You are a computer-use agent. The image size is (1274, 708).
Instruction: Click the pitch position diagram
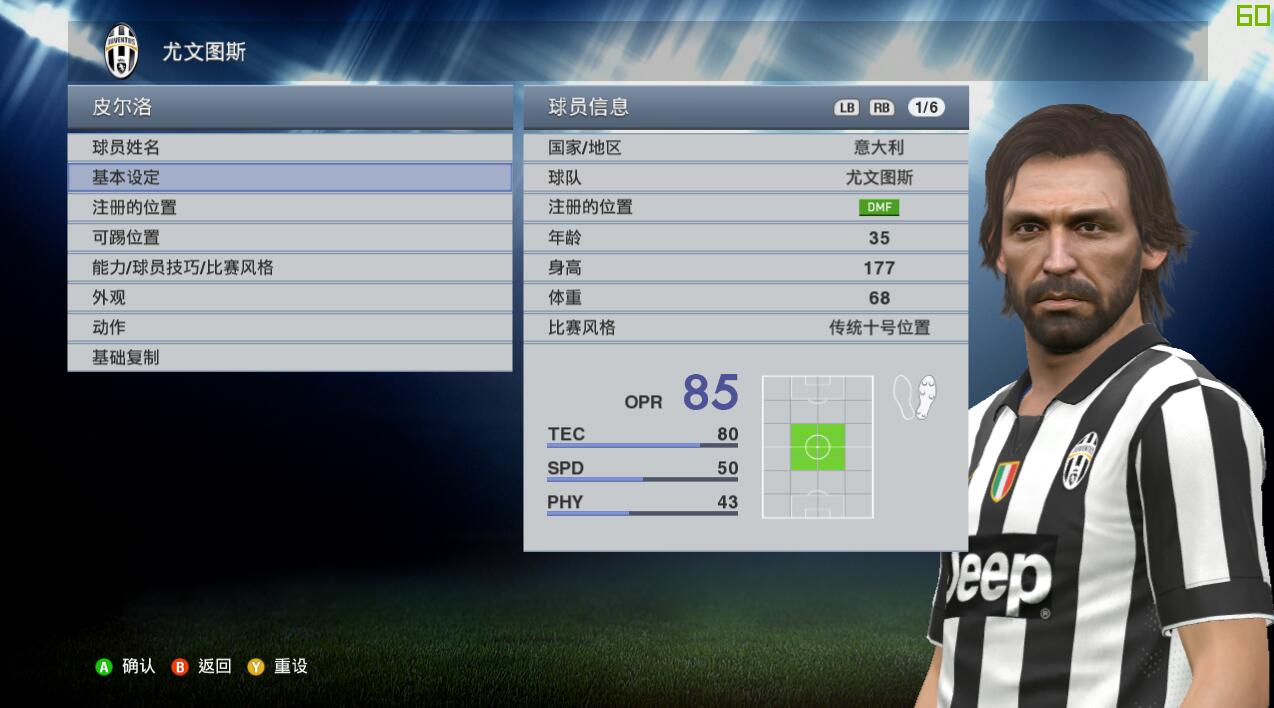(817, 447)
